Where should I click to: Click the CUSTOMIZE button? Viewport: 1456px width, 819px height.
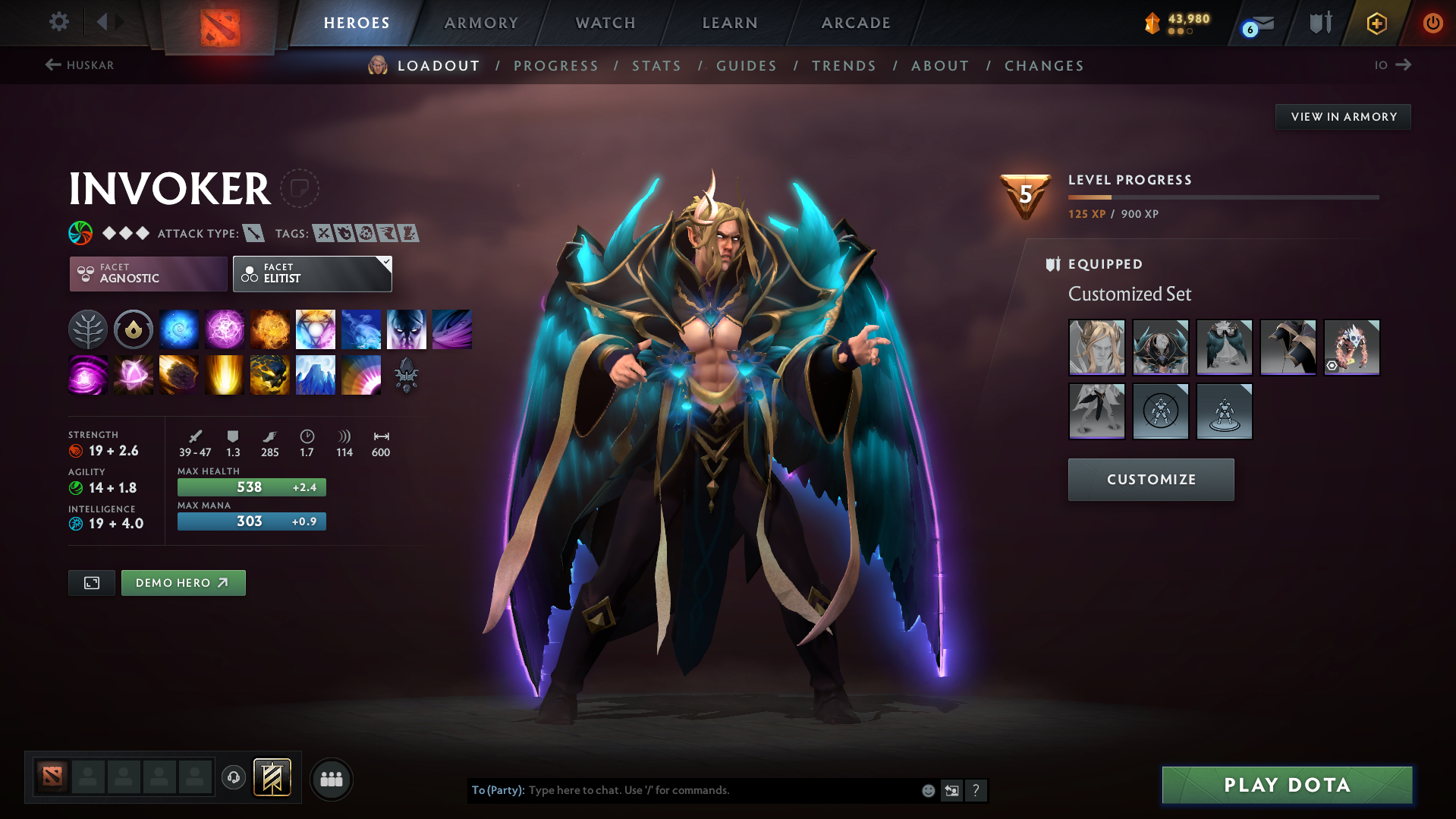point(1150,479)
